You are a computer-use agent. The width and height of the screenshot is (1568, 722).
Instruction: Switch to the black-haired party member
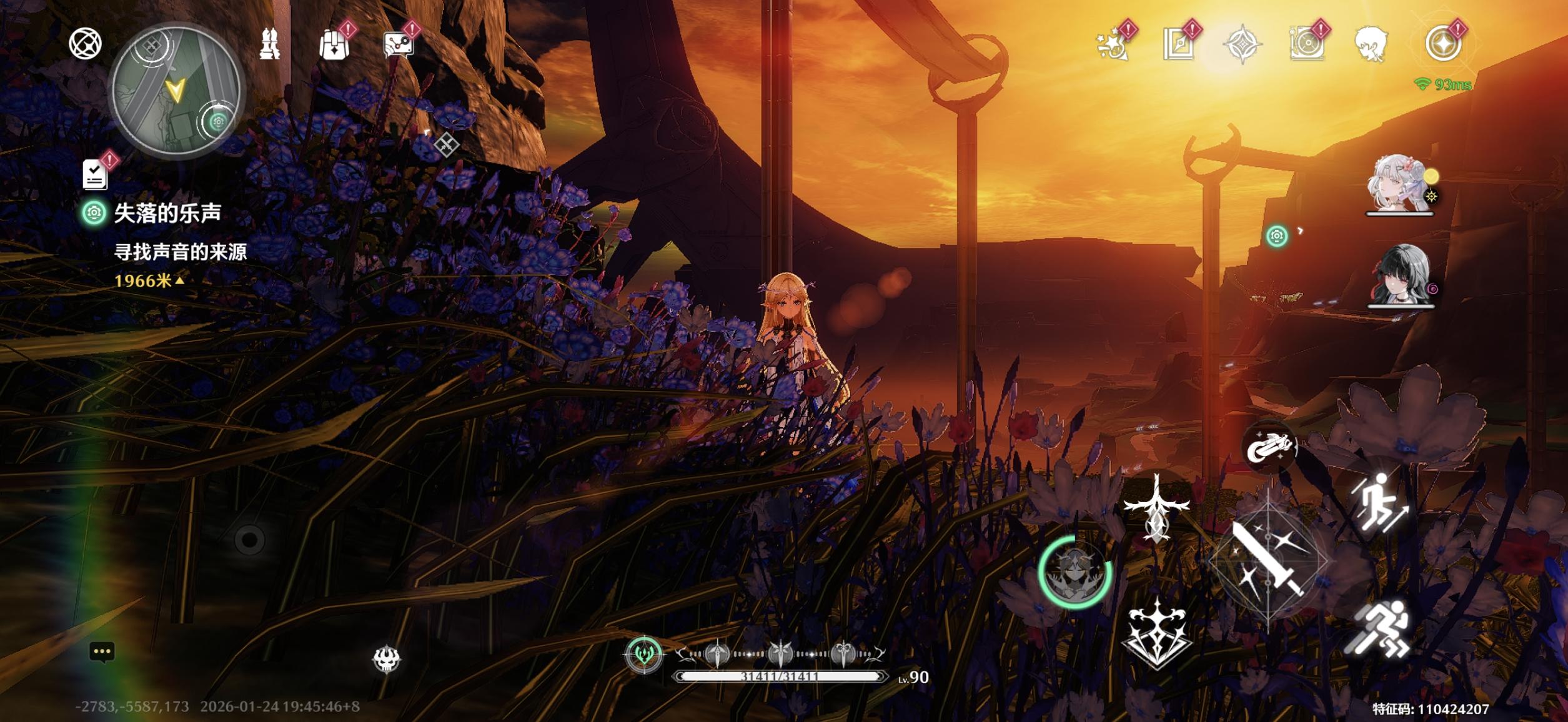(x=1401, y=275)
